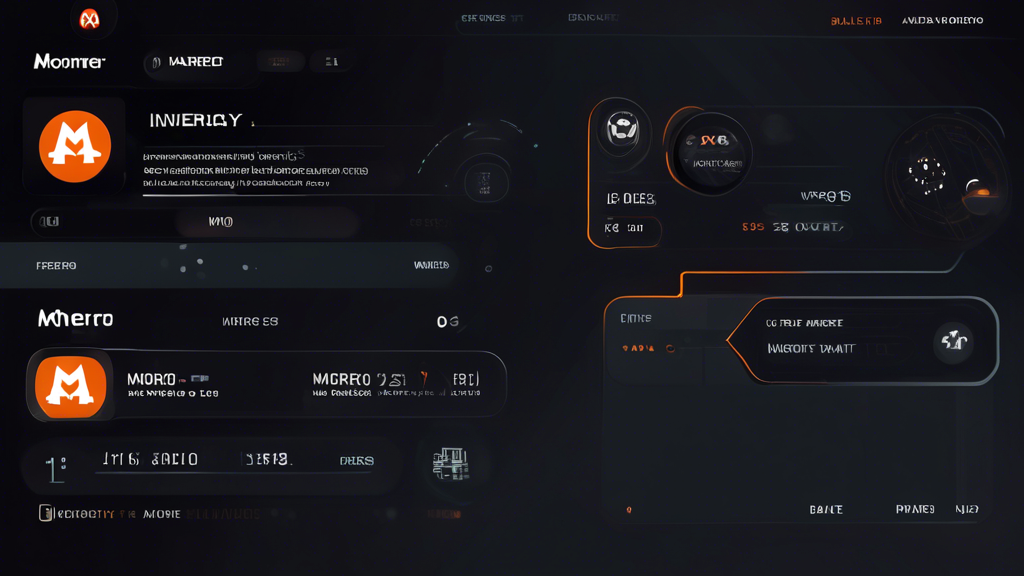Click the dotted circle icon
Viewport: 1024px width, 576px height.
[x=927, y=177]
